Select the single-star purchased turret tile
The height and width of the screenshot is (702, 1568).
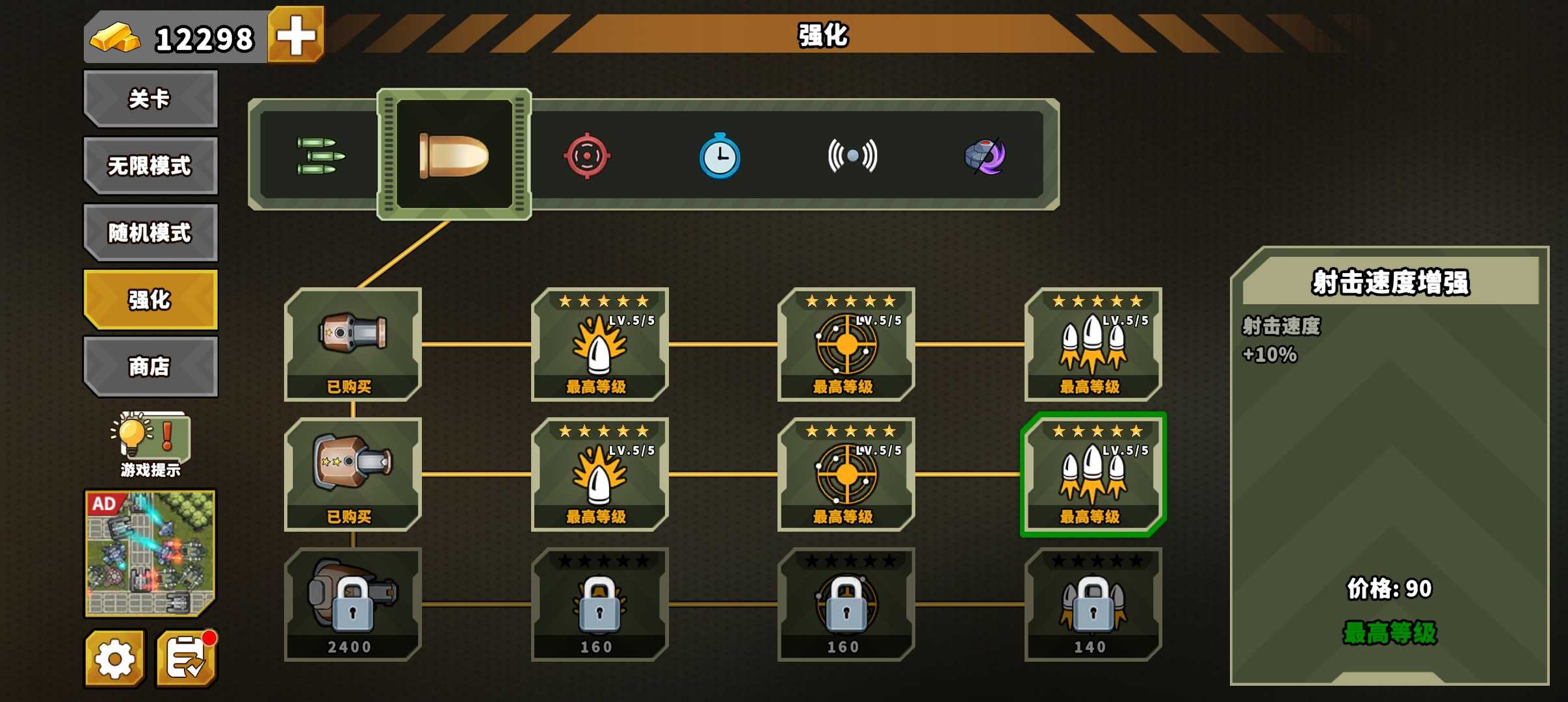[353, 344]
